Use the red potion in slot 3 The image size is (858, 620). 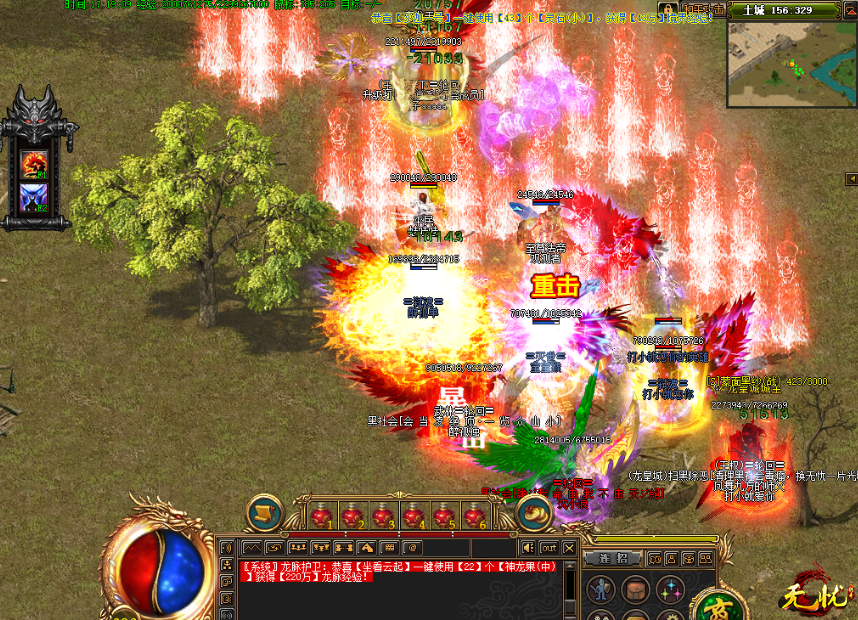coord(383,516)
